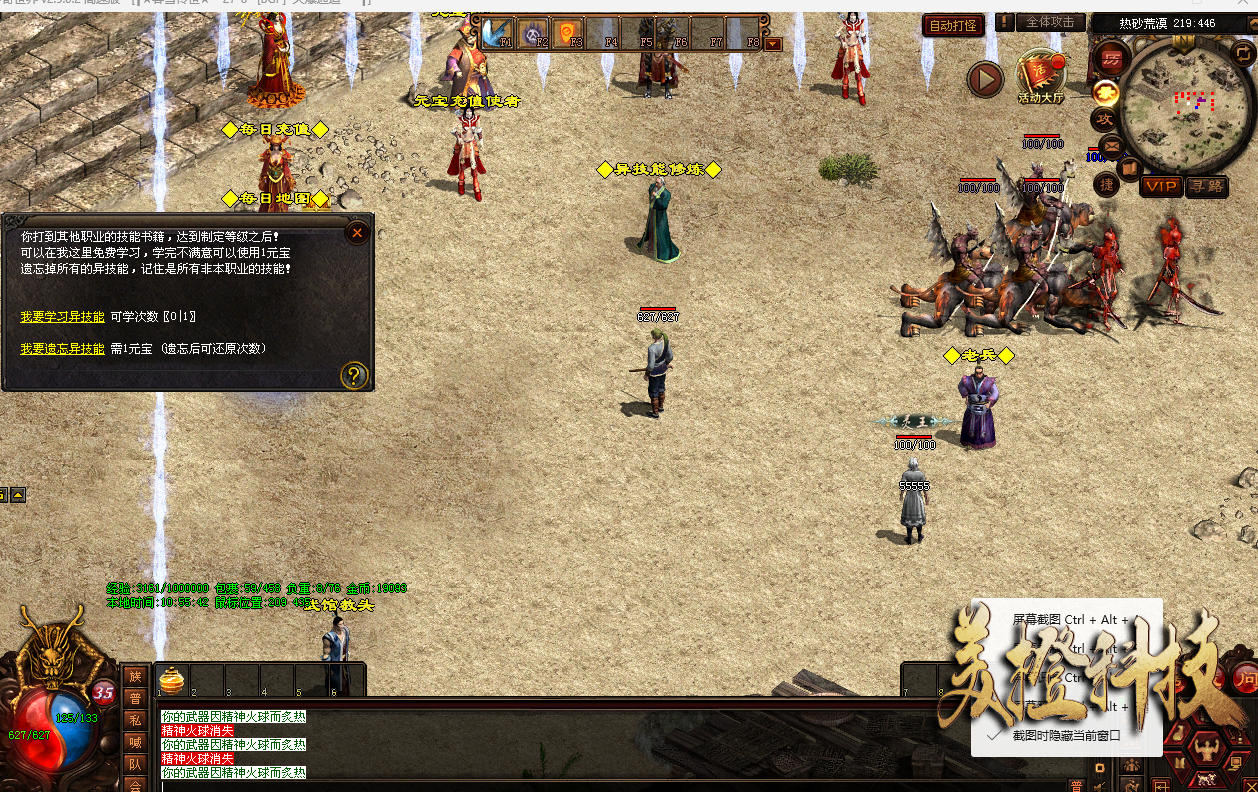The image size is (1258, 792).
Task: Open the mail envelope icon
Action: pos(1110,146)
